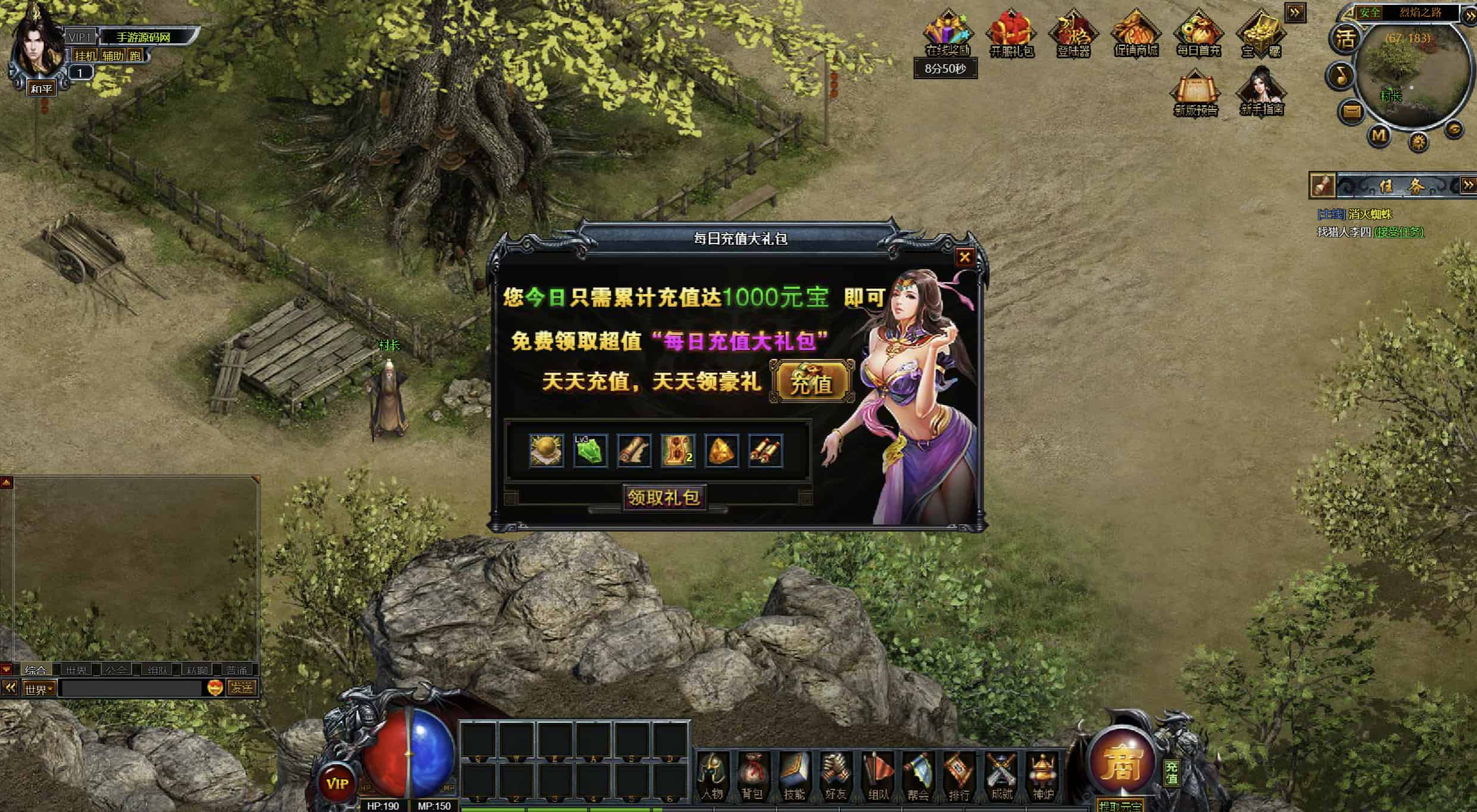Image resolution: width=1477 pixels, height=812 pixels.
Task: Select the green Lv3 gem reward
Action: 590,451
